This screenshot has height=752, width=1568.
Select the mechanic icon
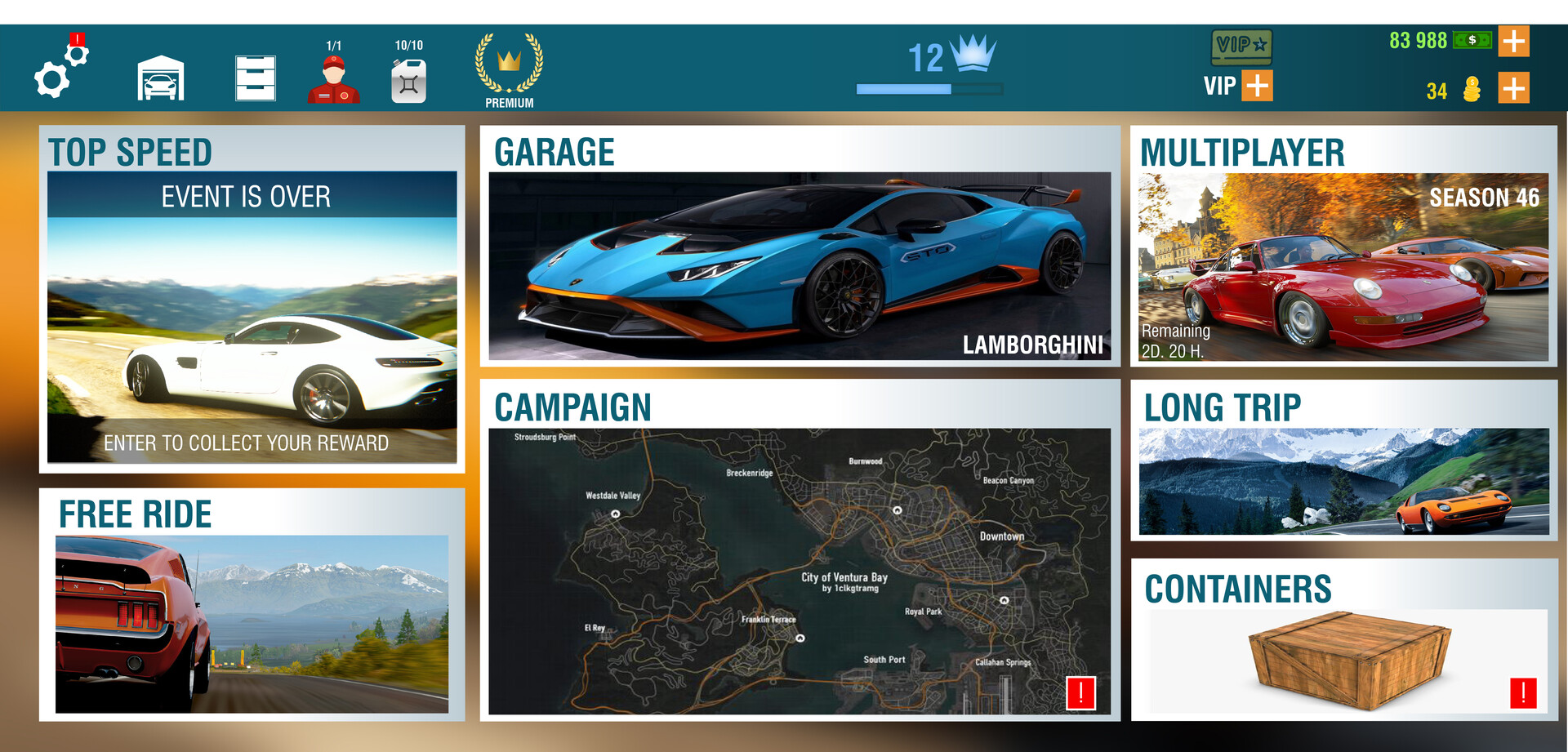coord(334,79)
